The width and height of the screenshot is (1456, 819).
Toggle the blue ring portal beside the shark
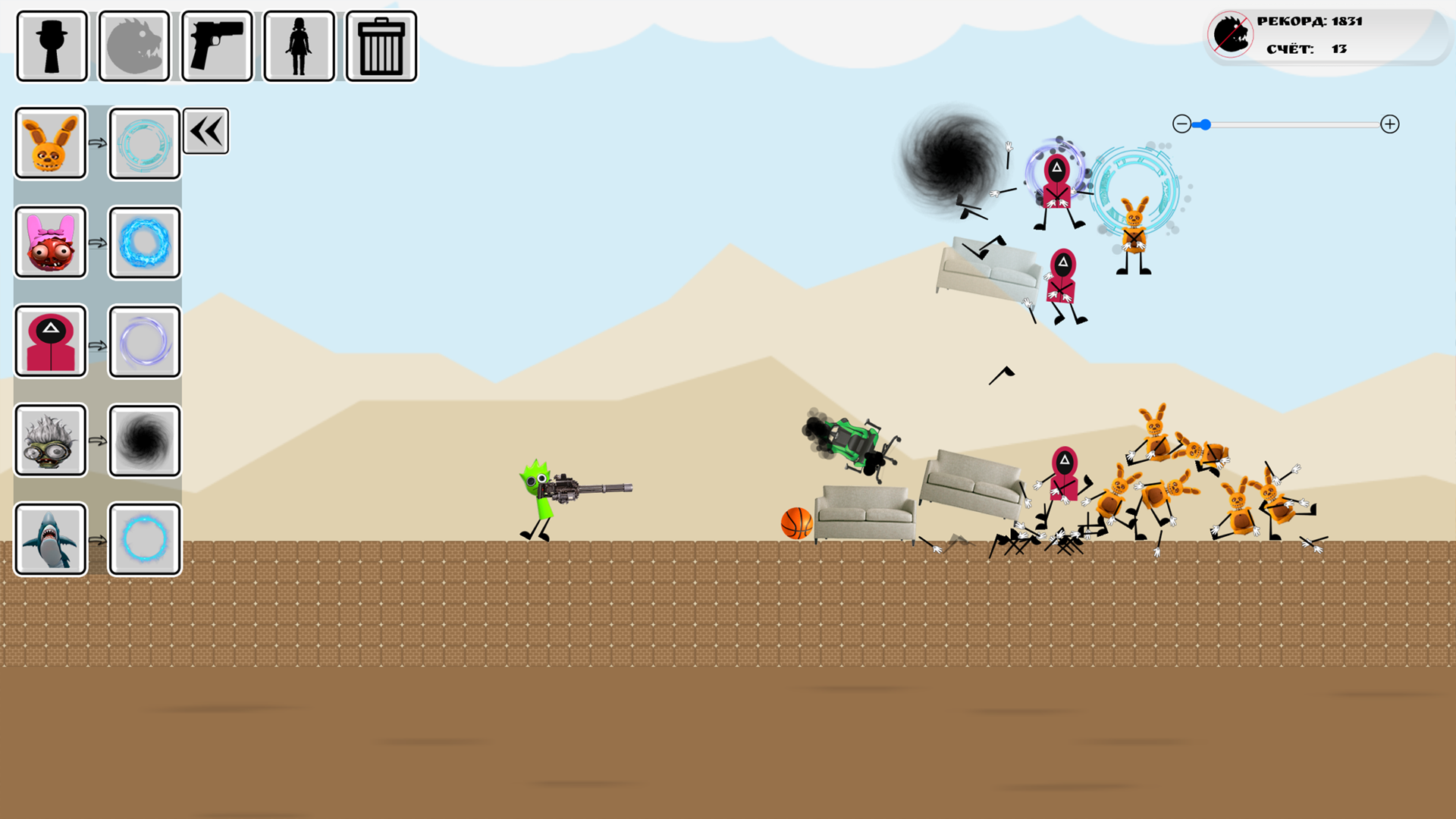144,540
